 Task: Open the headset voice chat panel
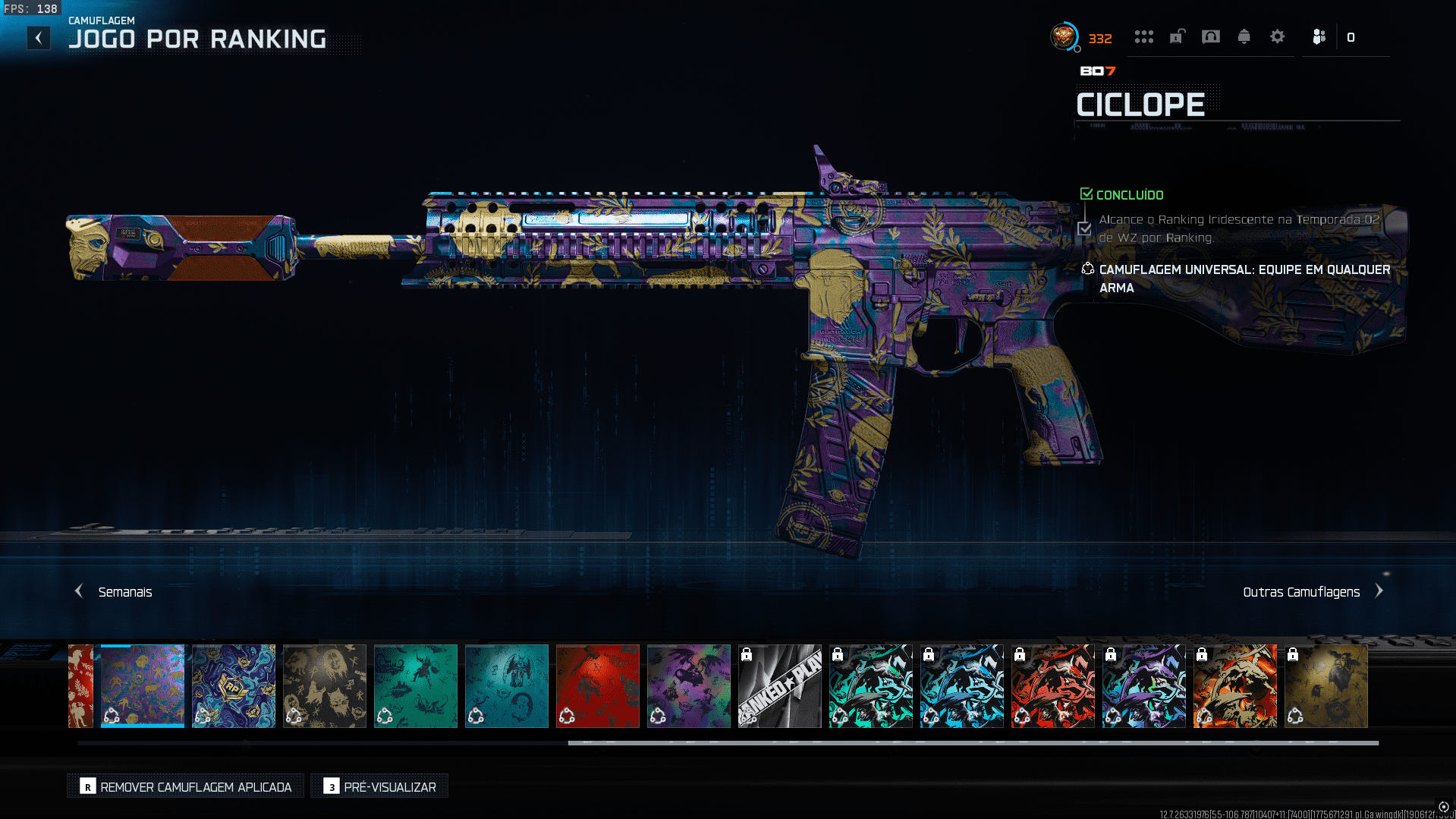(x=1210, y=36)
